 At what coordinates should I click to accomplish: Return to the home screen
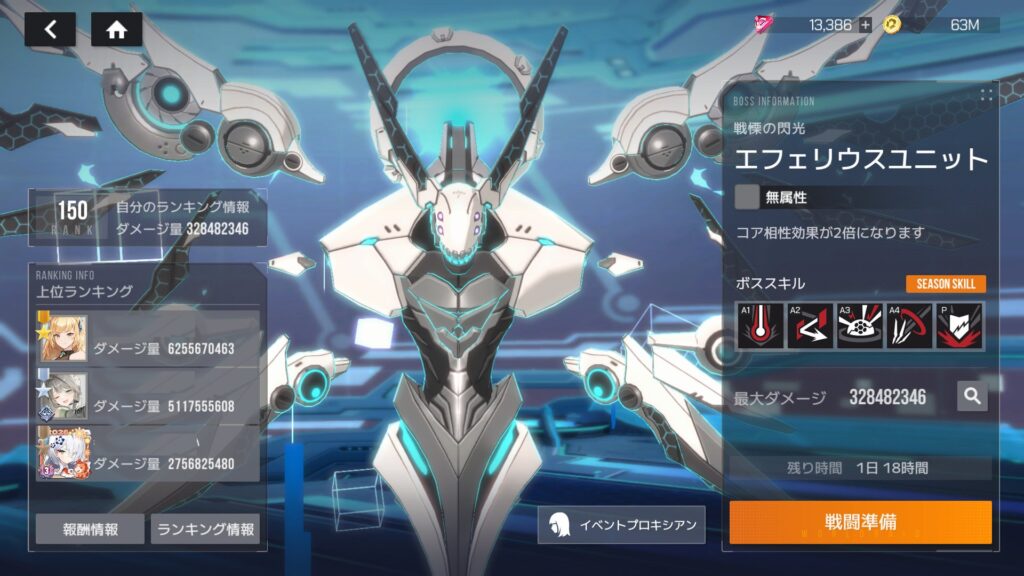click(x=116, y=29)
